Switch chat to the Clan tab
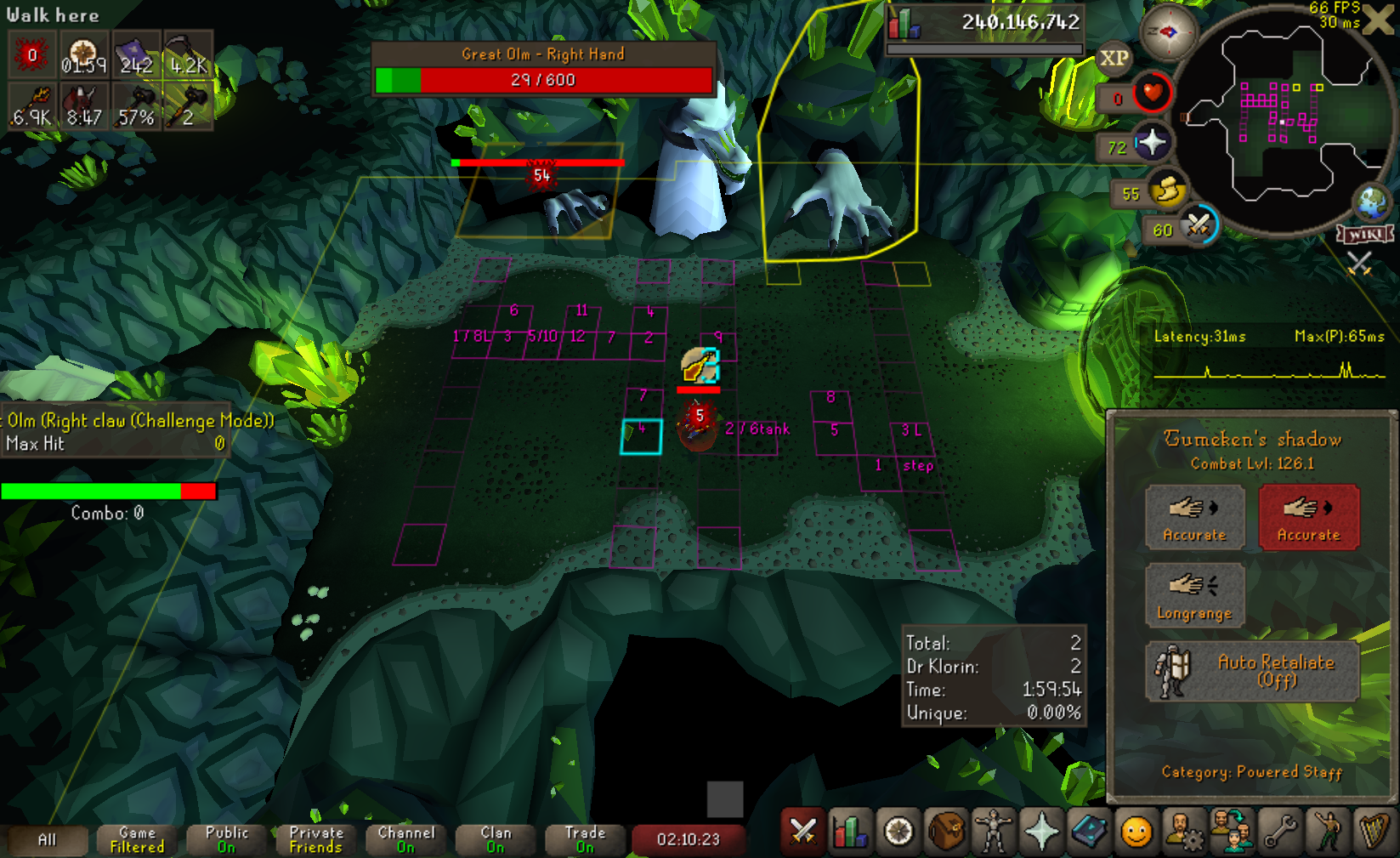The image size is (1400, 858). pos(496,839)
